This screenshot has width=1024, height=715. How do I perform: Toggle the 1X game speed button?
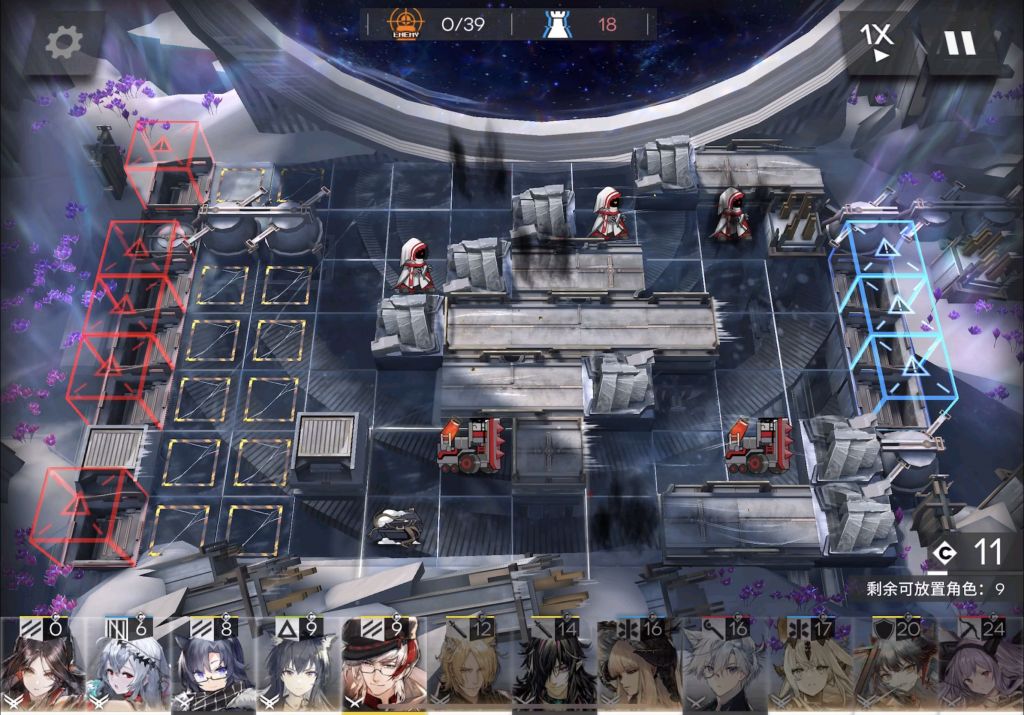(877, 42)
